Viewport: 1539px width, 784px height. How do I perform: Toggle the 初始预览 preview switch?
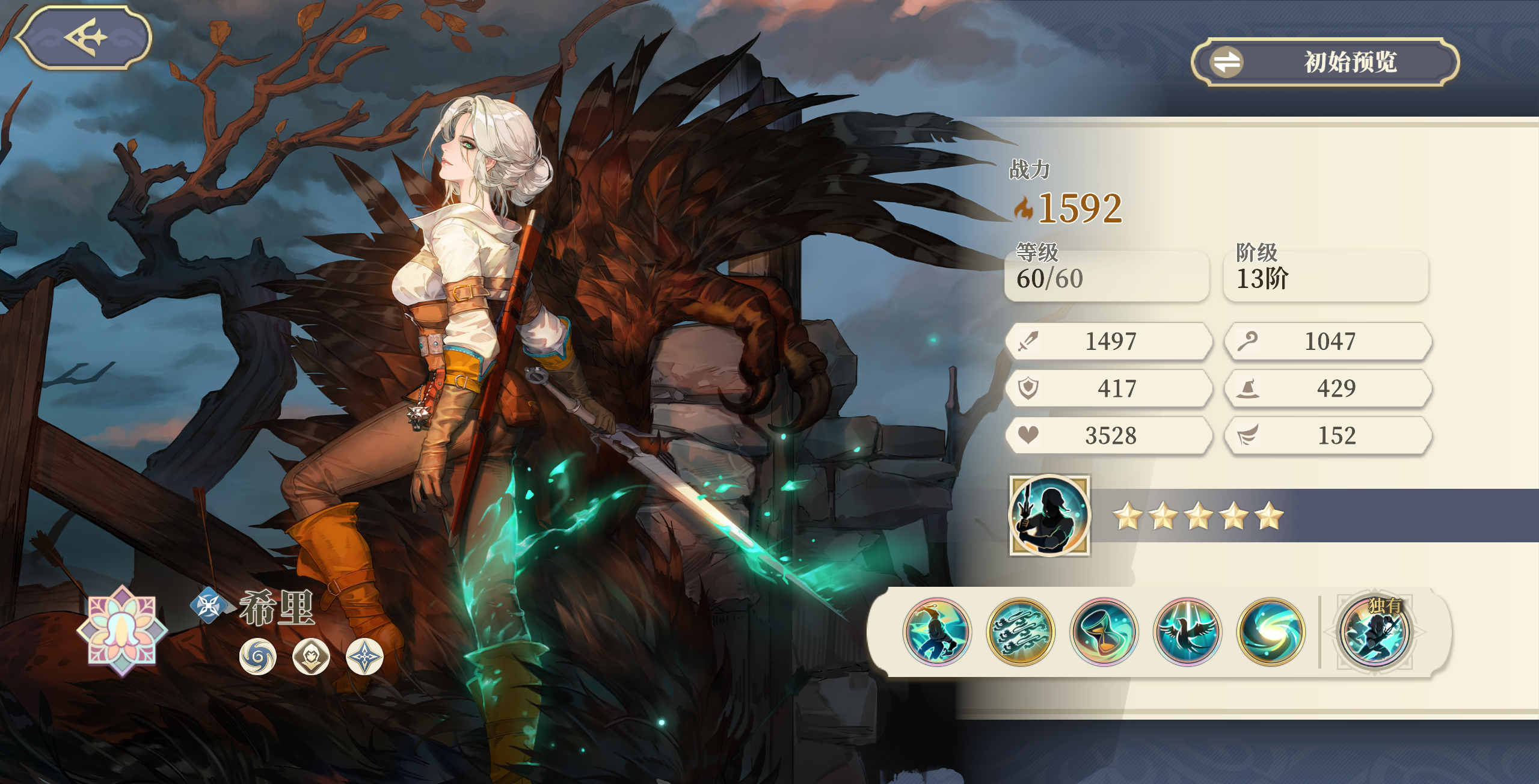(1325, 62)
